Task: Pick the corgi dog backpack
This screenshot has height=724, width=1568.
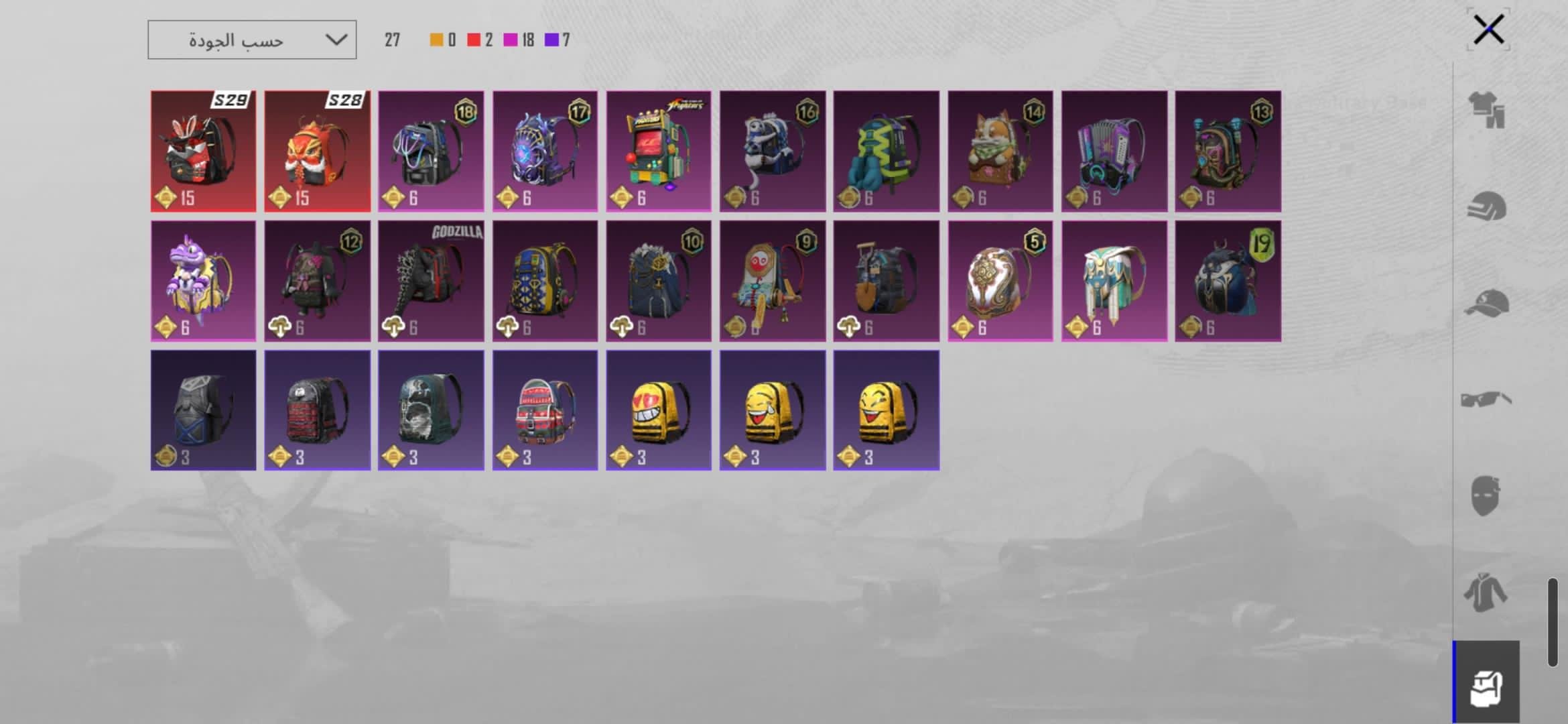Action: point(1000,152)
